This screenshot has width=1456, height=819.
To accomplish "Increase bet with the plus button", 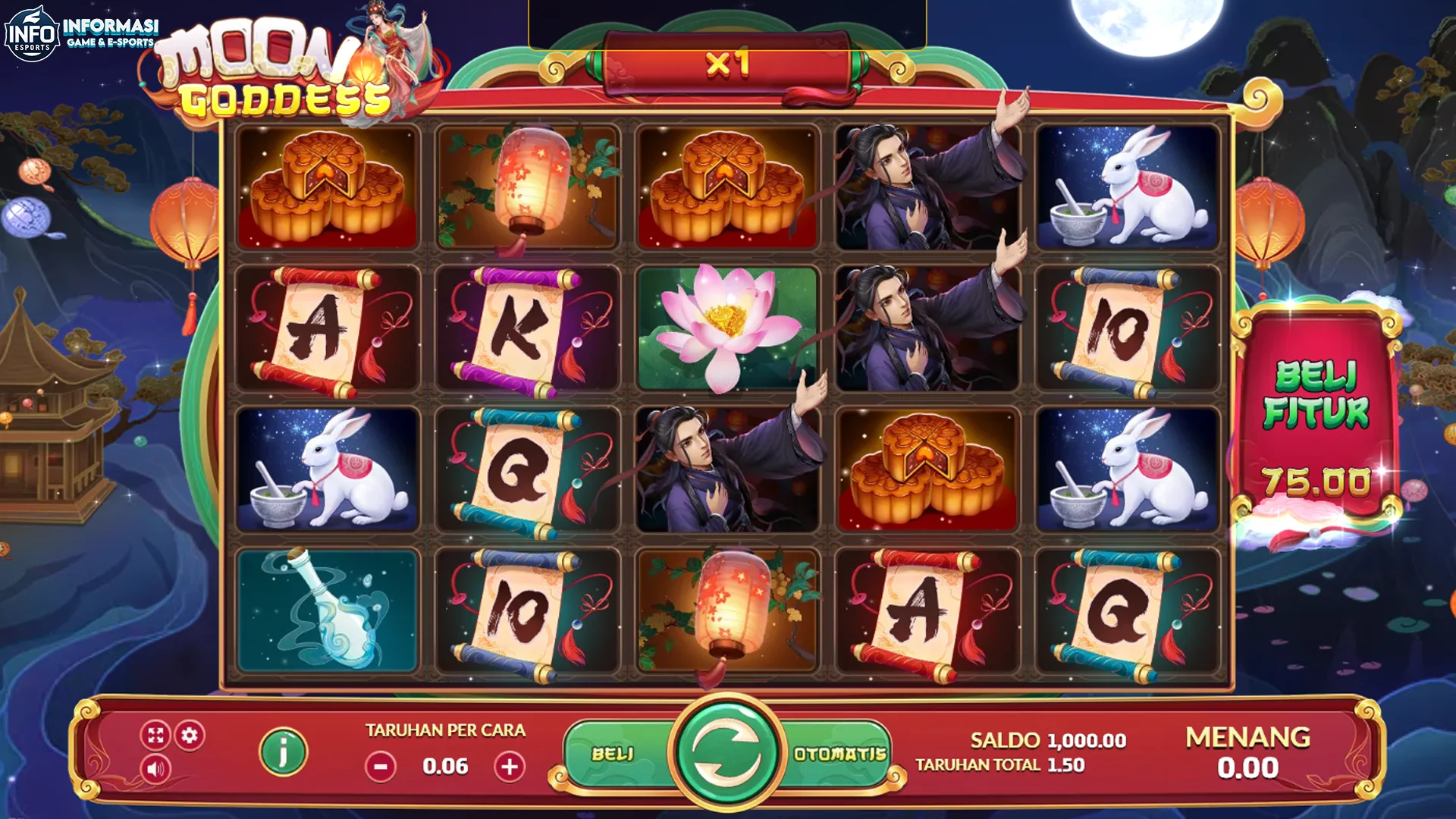I will (509, 766).
